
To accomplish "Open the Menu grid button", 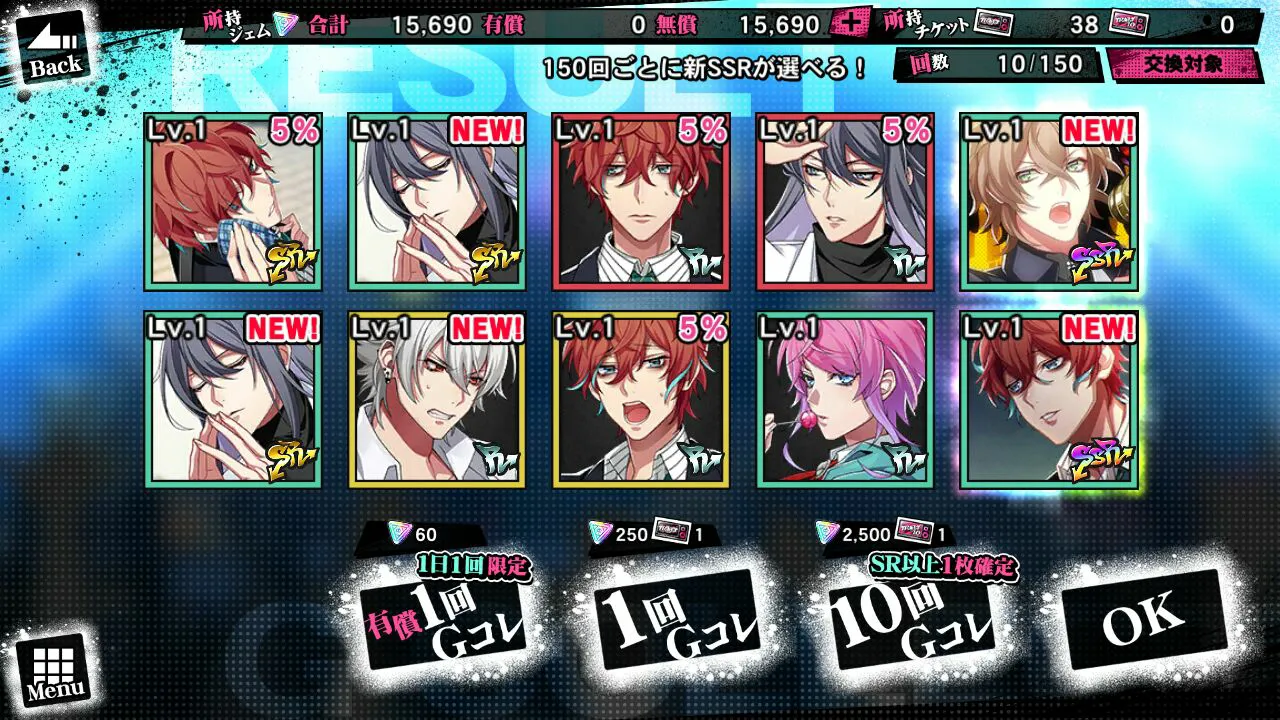I will 53,668.
